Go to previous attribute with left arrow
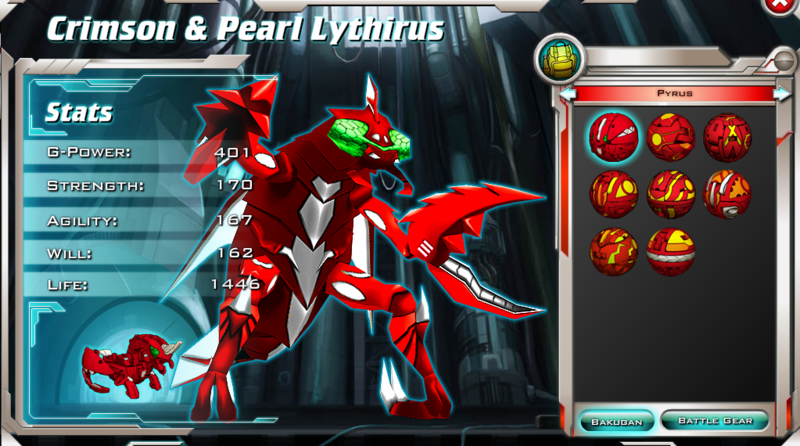The width and height of the screenshot is (800, 446). tap(568, 94)
